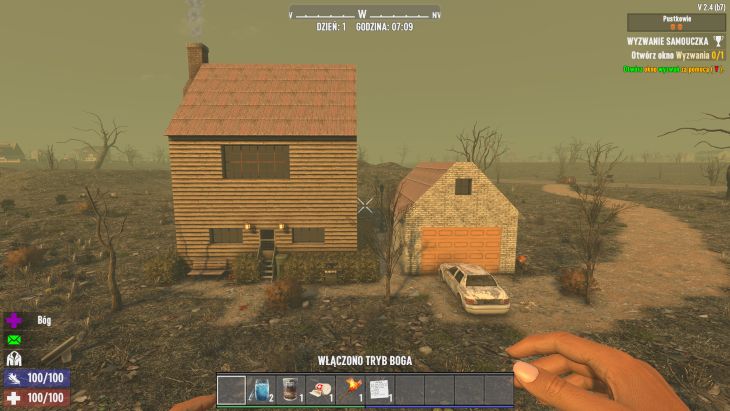Choose the bandage in the hotbar
730x411 pixels.
[x=320, y=388]
